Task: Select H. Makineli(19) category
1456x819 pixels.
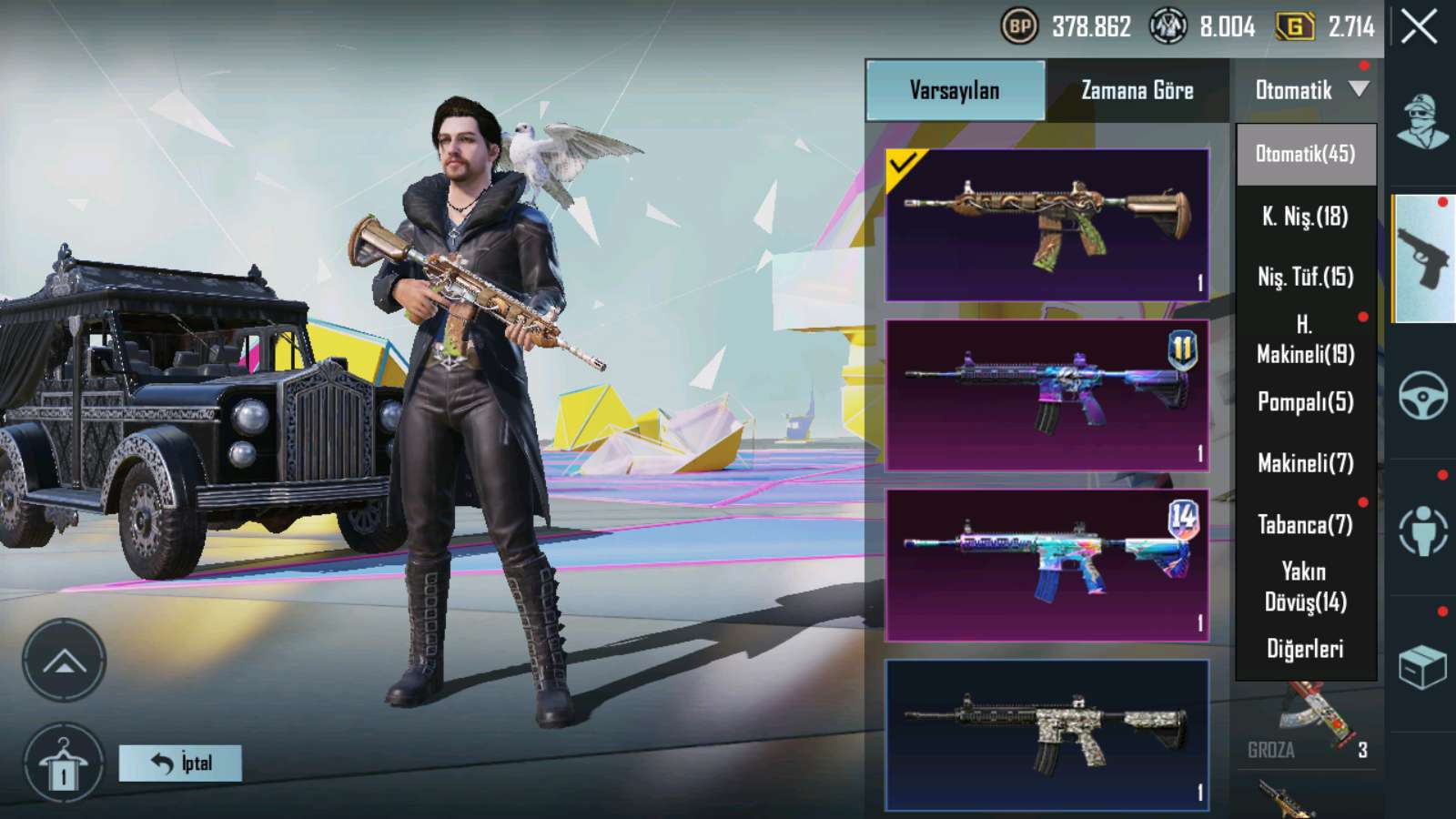Action: pos(1305,339)
